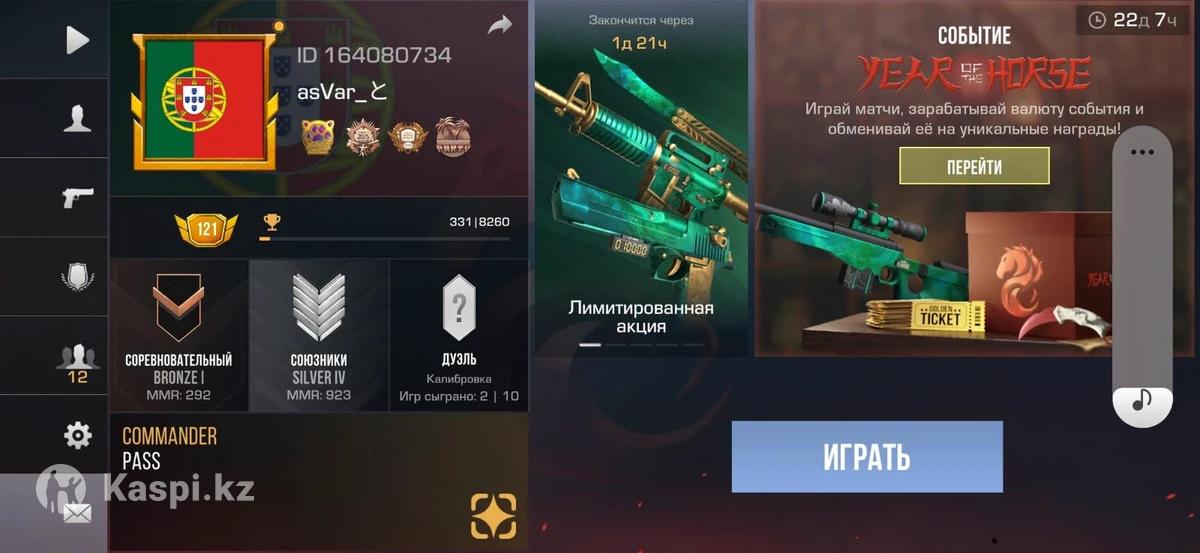Image resolution: width=1200 pixels, height=553 pixels.
Task: Open the profile silhouette sidebar icon
Action: (x=77, y=119)
